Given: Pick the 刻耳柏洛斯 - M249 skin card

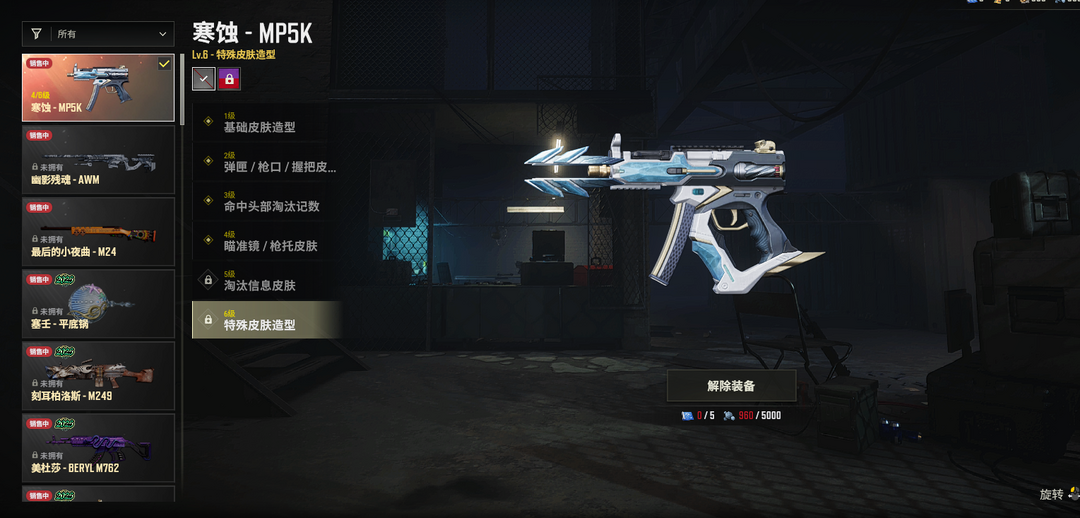Looking at the screenshot, I should coord(98,376).
